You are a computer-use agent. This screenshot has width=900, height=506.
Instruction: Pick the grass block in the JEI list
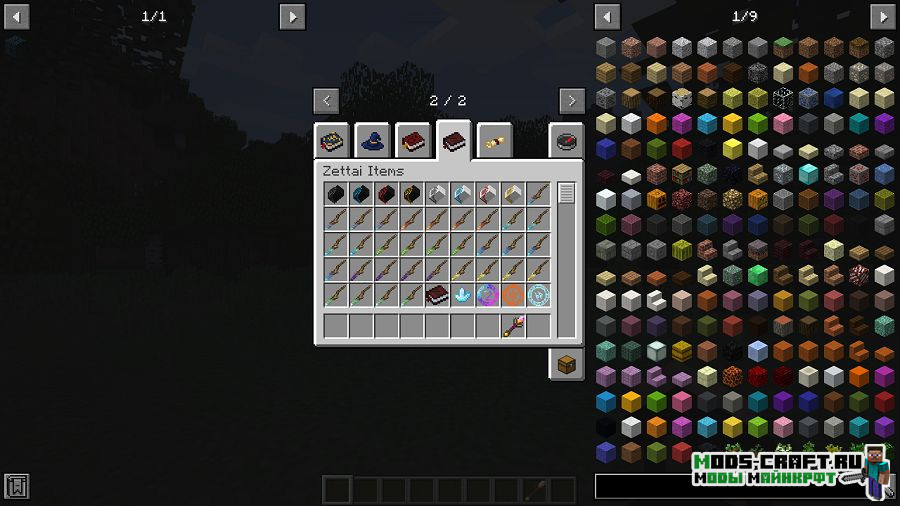pos(784,47)
